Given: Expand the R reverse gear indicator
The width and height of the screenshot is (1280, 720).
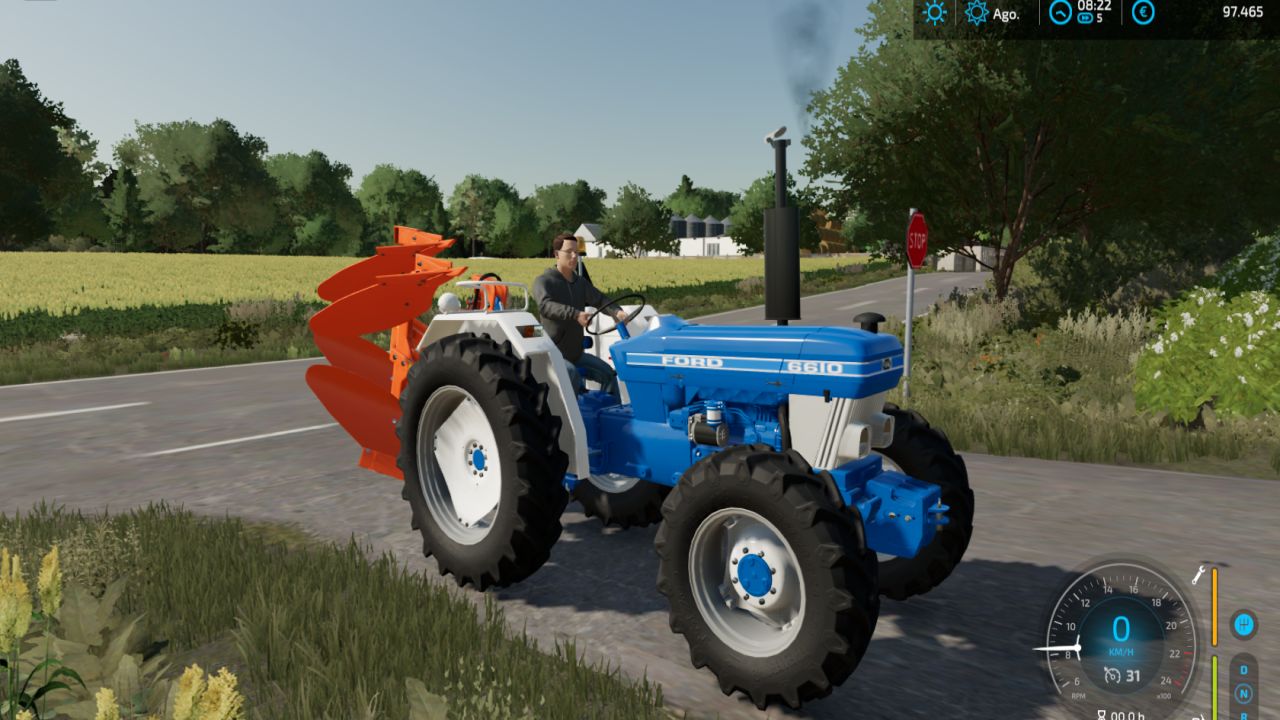Looking at the screenshot, I should pos(1245,715).
